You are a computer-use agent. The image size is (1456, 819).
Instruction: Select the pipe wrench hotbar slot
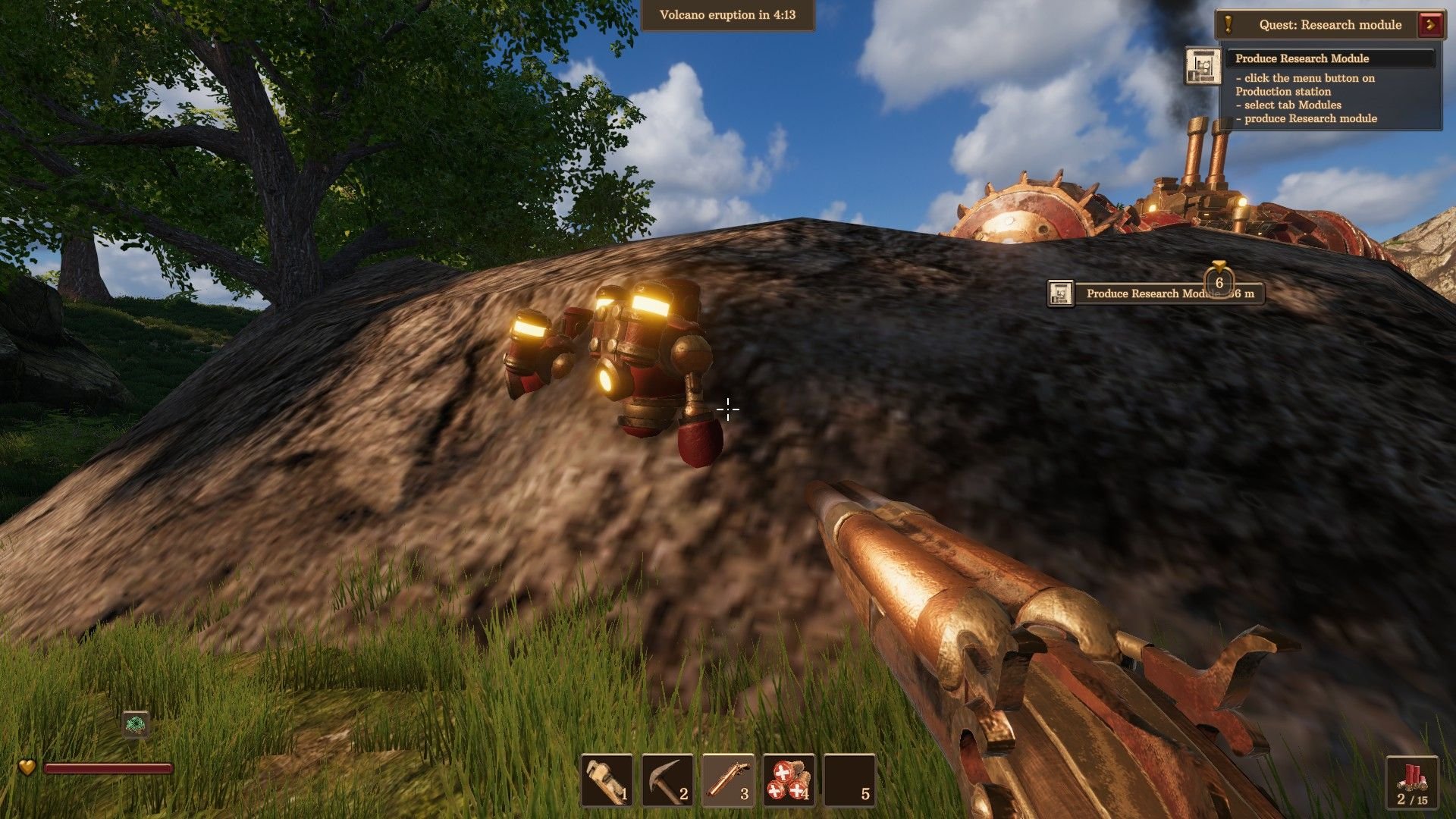click(607, 780)
